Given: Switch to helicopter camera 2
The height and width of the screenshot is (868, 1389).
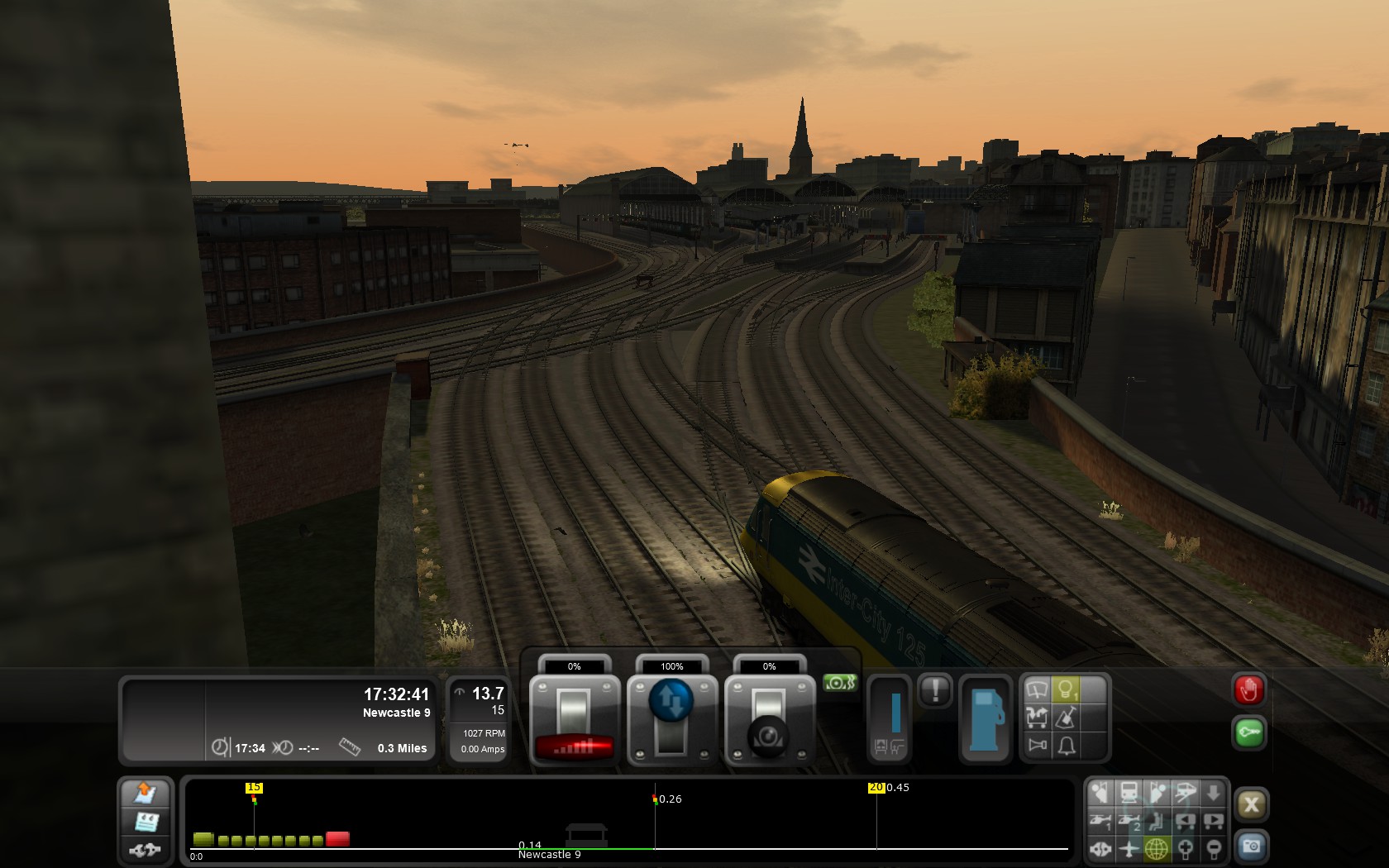Looking at the screenshot, I should tap(1129, 821).
